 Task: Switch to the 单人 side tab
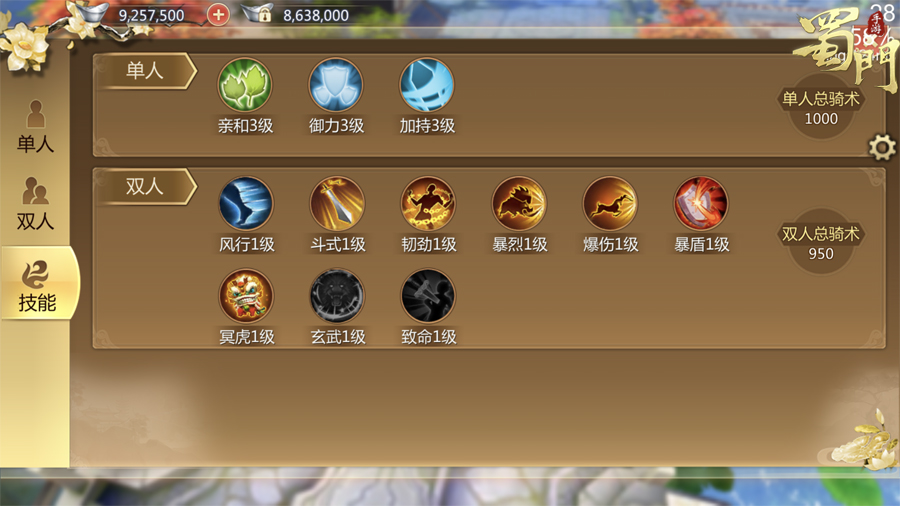pyautogui.click(x=35, y=127)
